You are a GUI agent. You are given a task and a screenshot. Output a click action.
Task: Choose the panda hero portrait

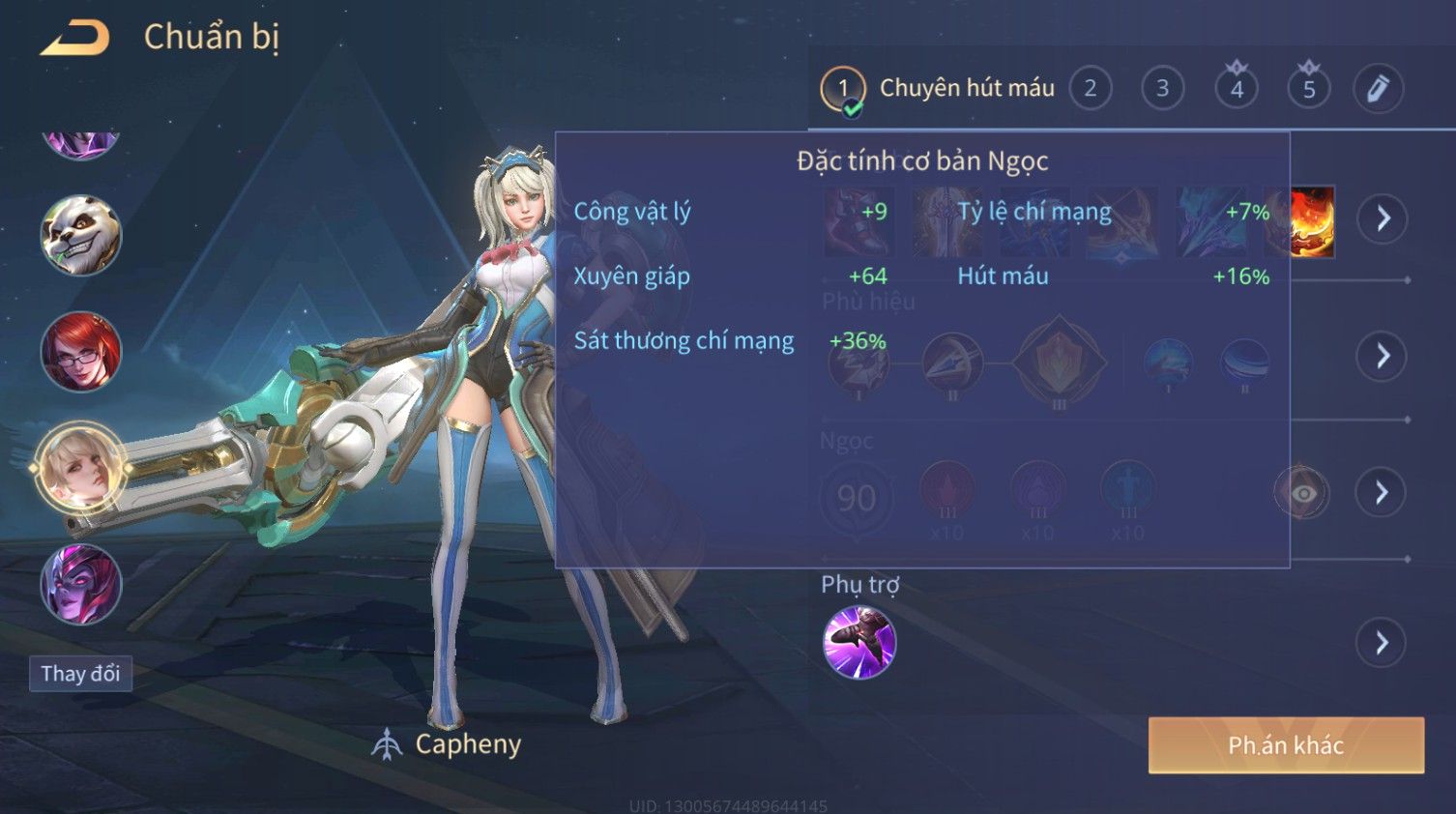[81, 236]
